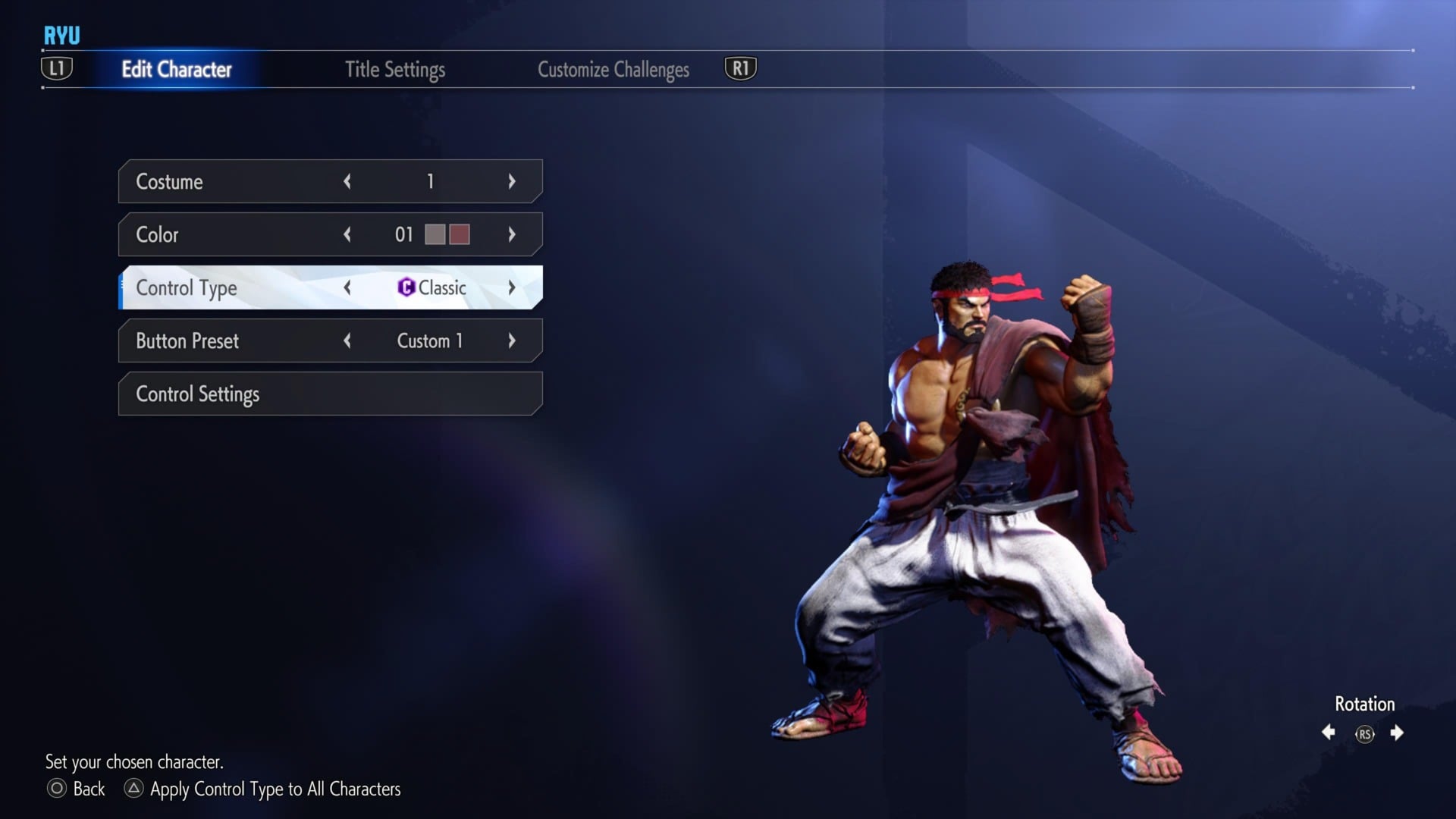1456x819 pixels.
Task: Advance Costume to the next option
Action: tap(513, 181)
